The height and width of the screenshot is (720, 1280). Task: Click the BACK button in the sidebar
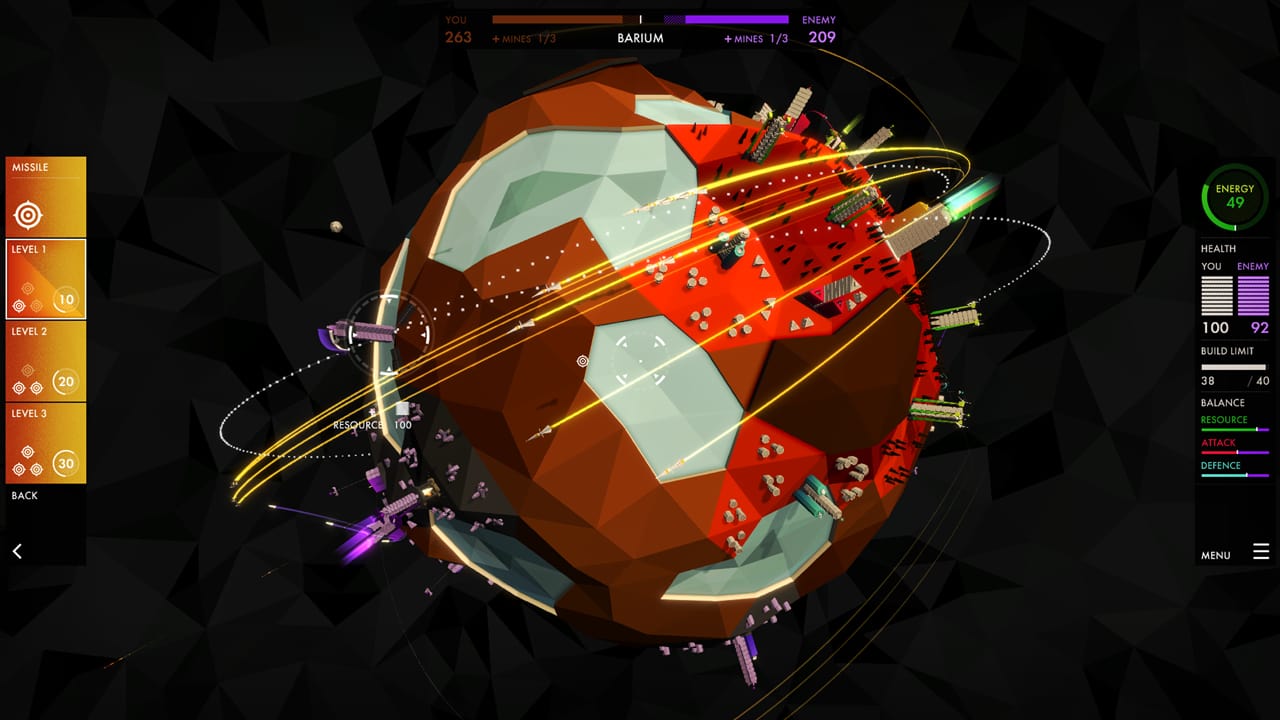[25, 495]
